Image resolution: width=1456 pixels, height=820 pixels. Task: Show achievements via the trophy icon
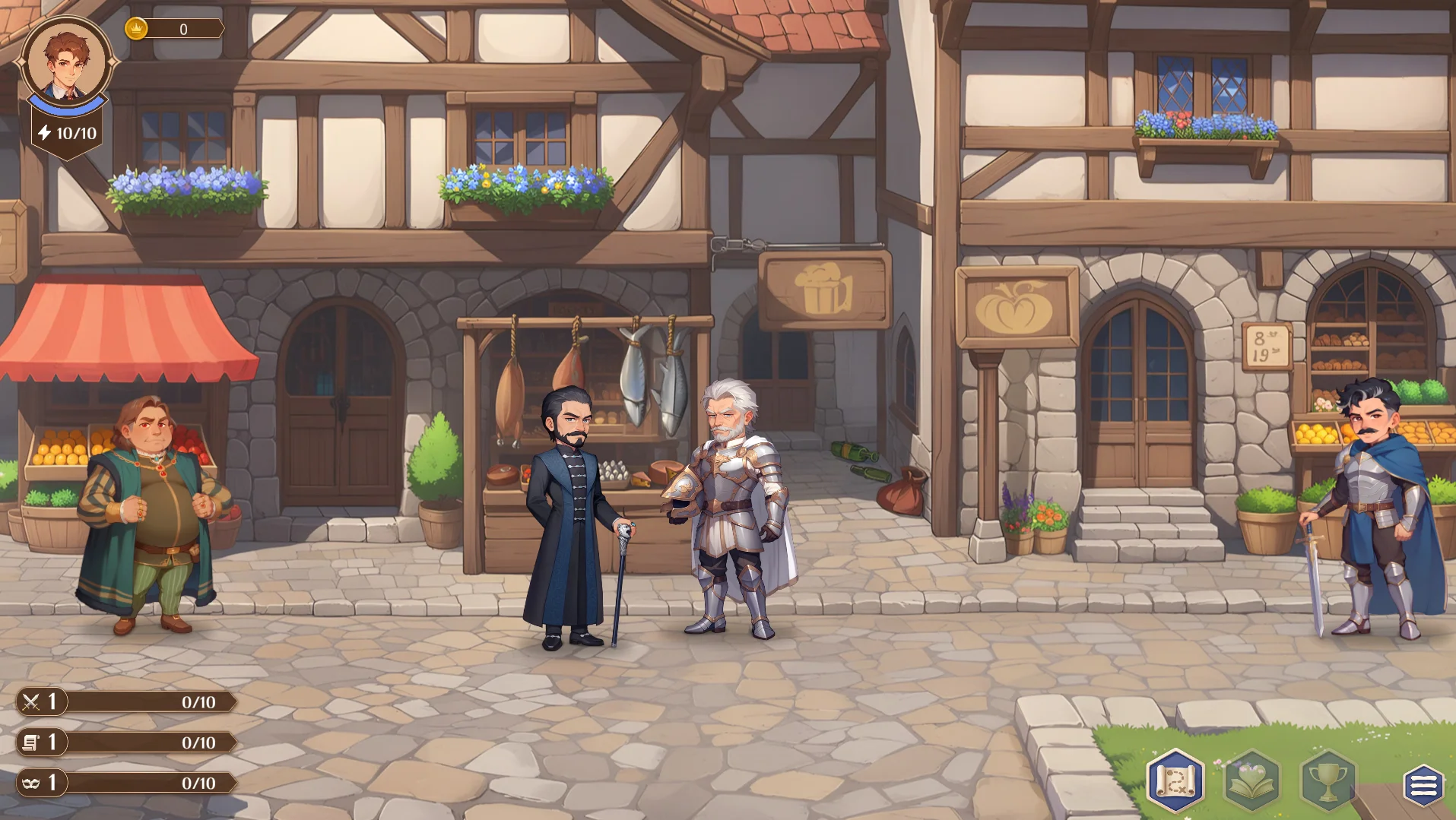pos(1328,781)
